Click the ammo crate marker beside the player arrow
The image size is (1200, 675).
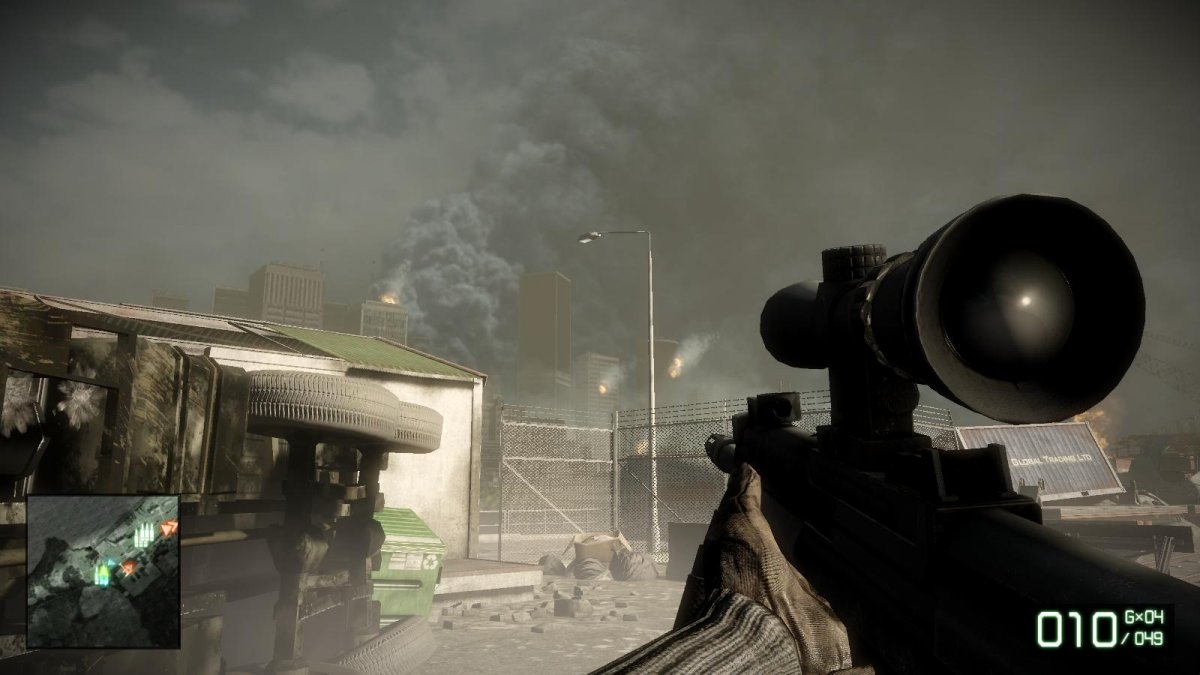(102, 574)
